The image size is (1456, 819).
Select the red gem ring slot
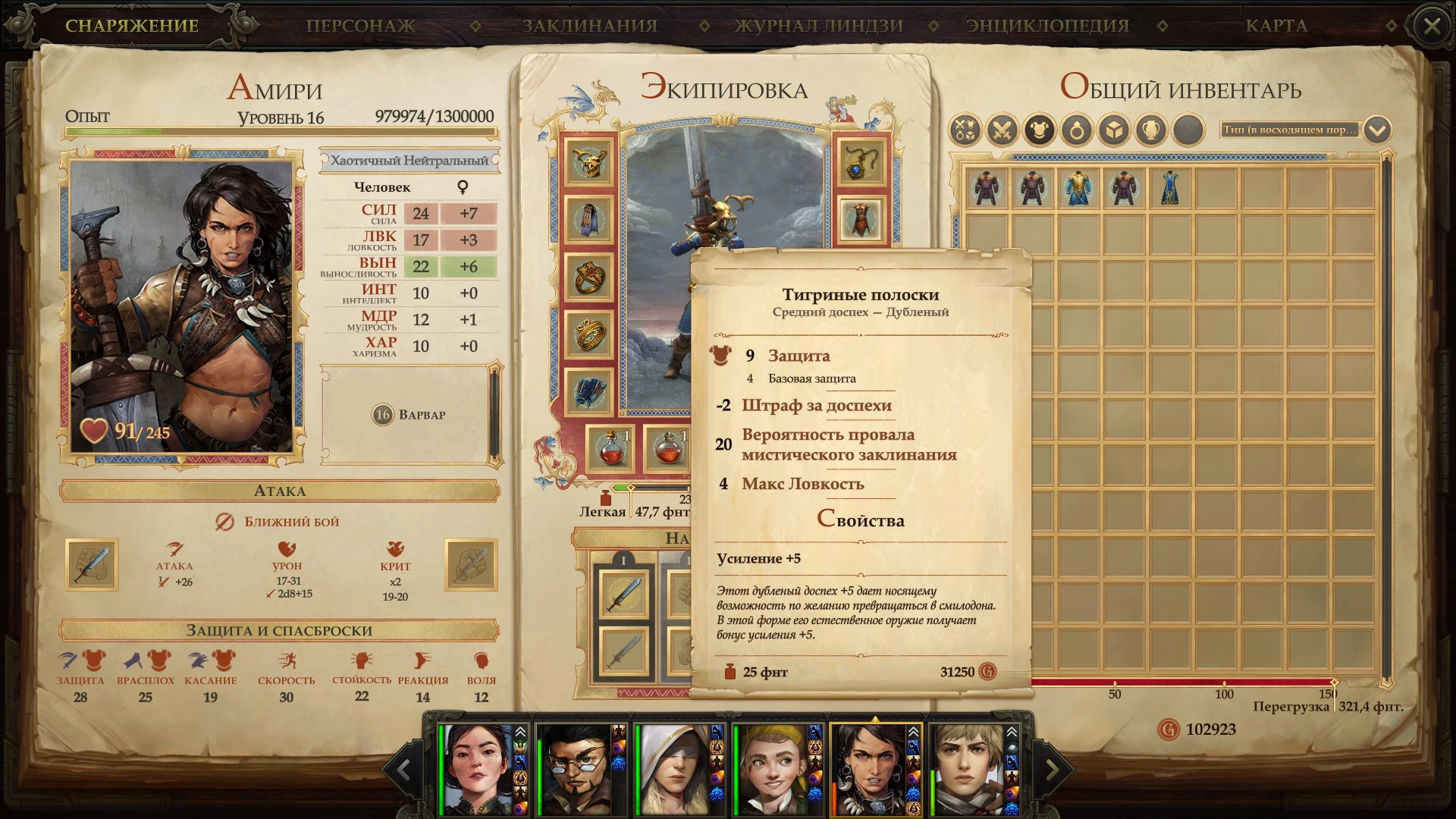[589, 278]
